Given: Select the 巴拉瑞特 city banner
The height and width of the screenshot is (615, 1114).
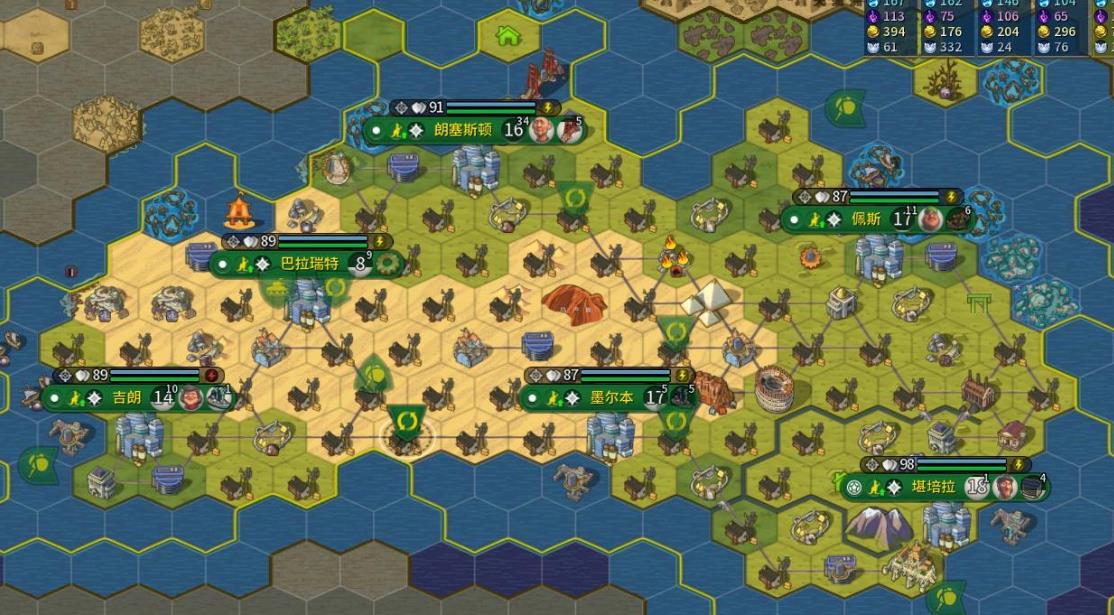Looking at the screenshot, I should pyautogui.click(x=309, y=264).
